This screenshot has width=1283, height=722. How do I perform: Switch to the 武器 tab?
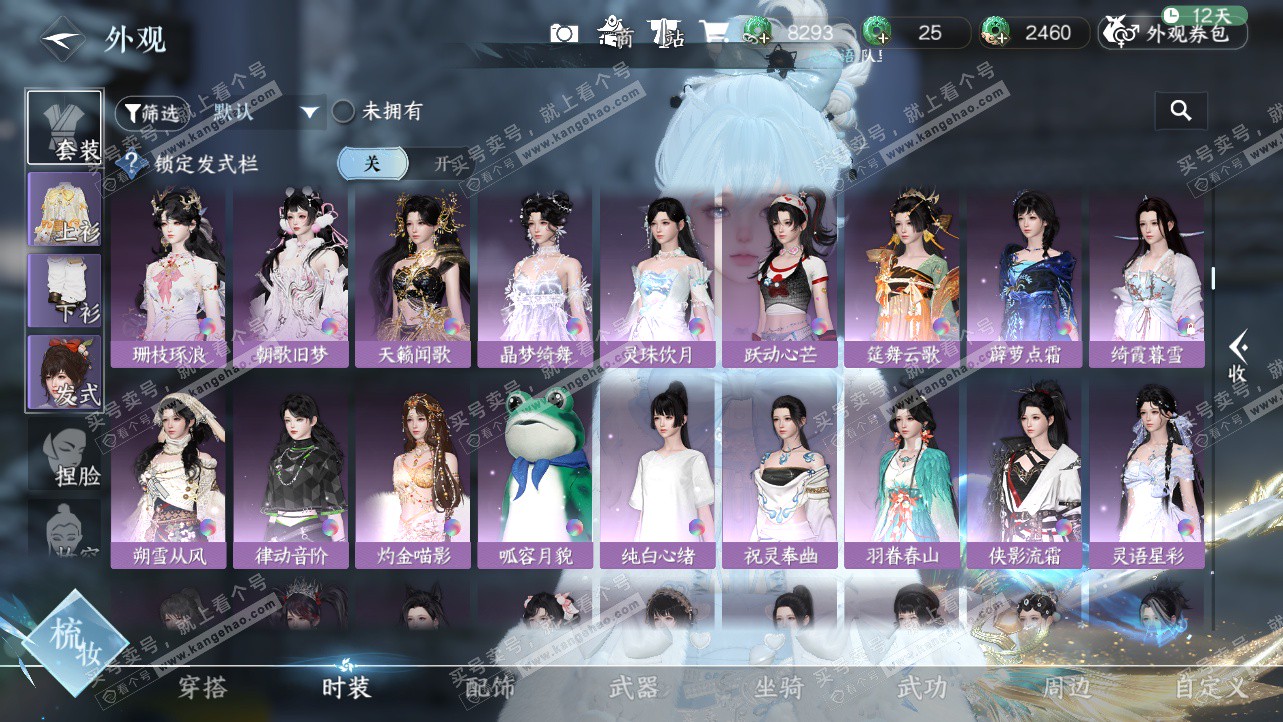click(634, 688)
